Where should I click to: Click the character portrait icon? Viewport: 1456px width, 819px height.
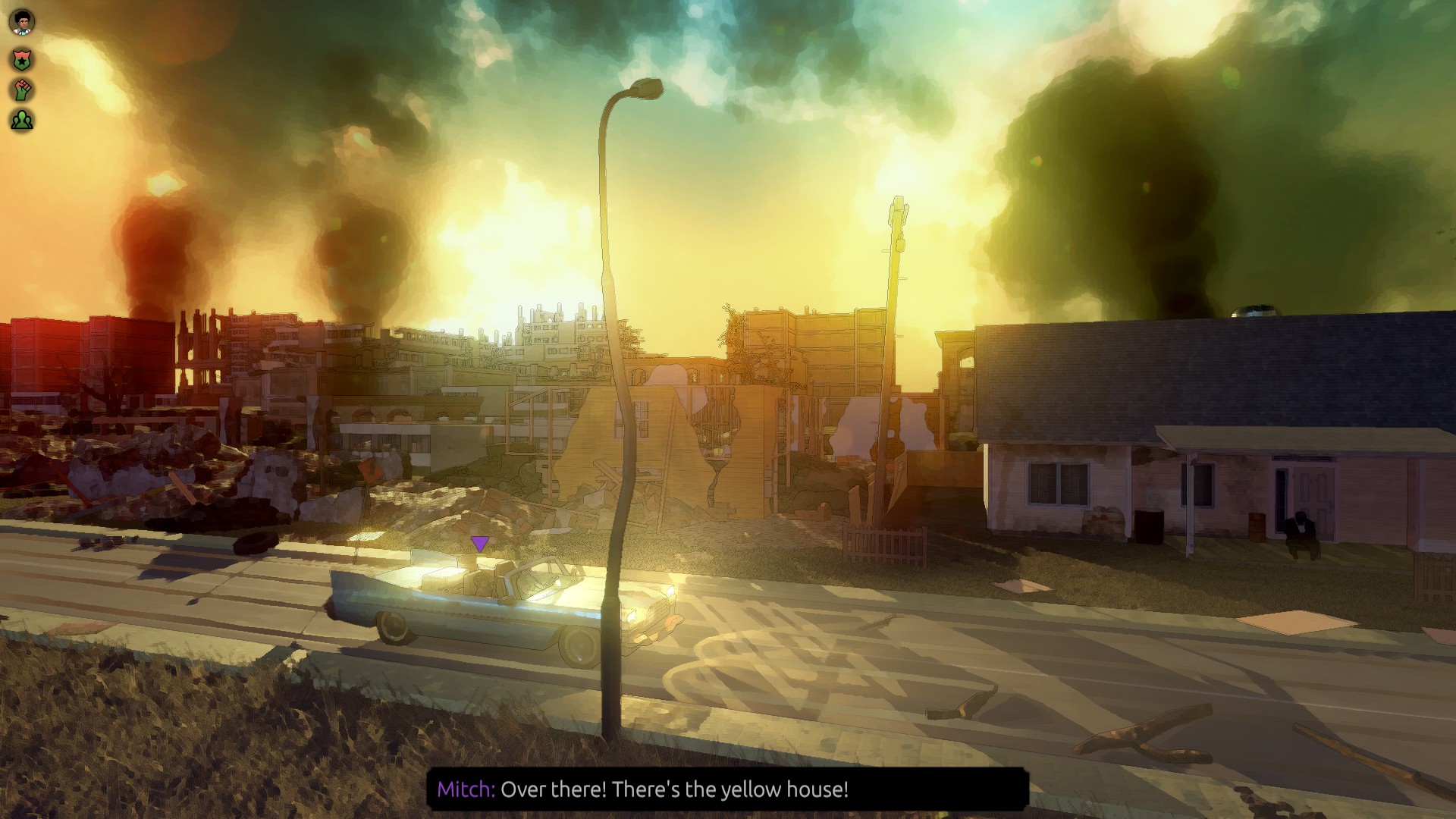click(x=22, y=23)
